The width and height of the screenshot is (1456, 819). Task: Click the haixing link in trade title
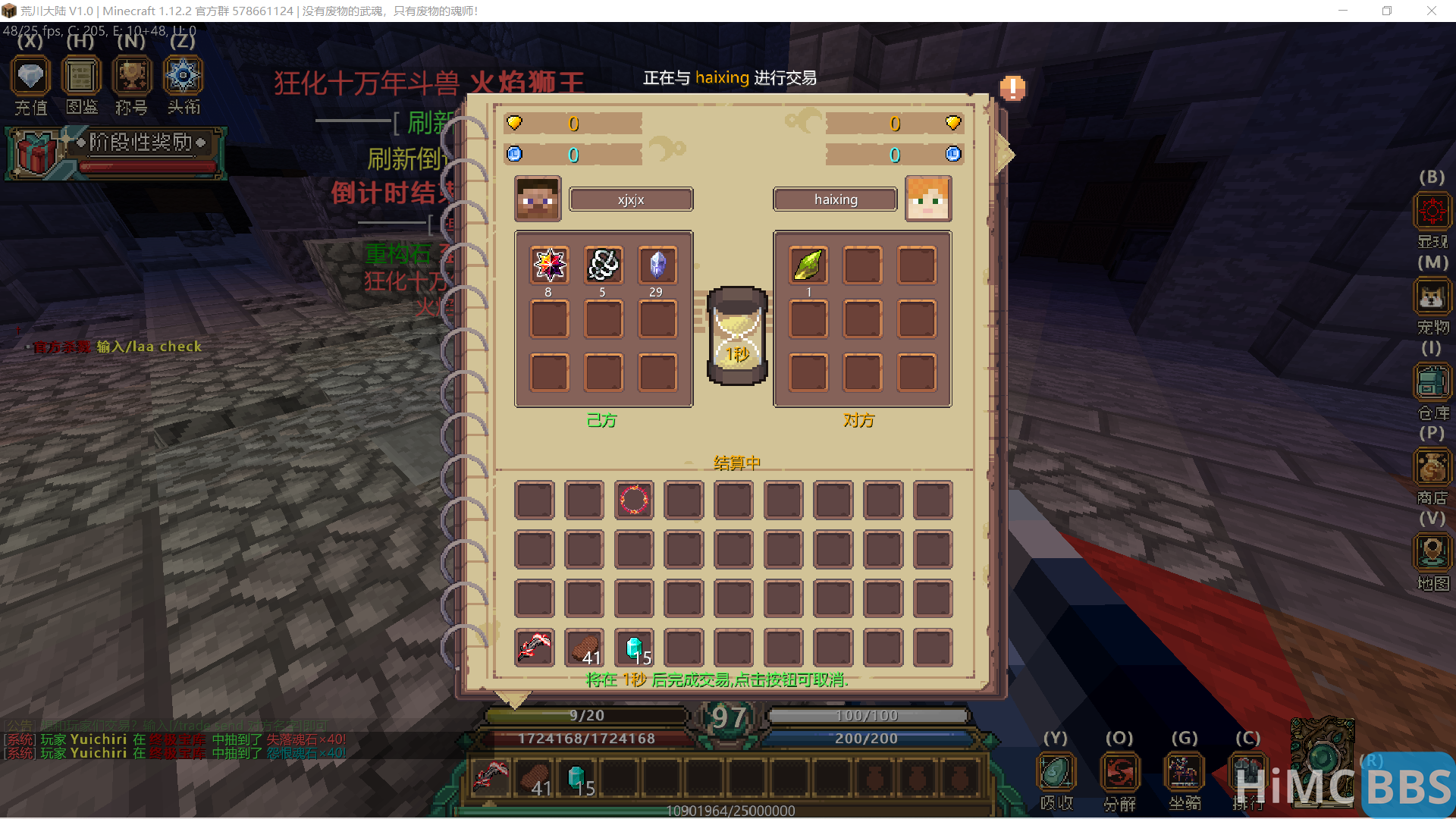[721, 78]
